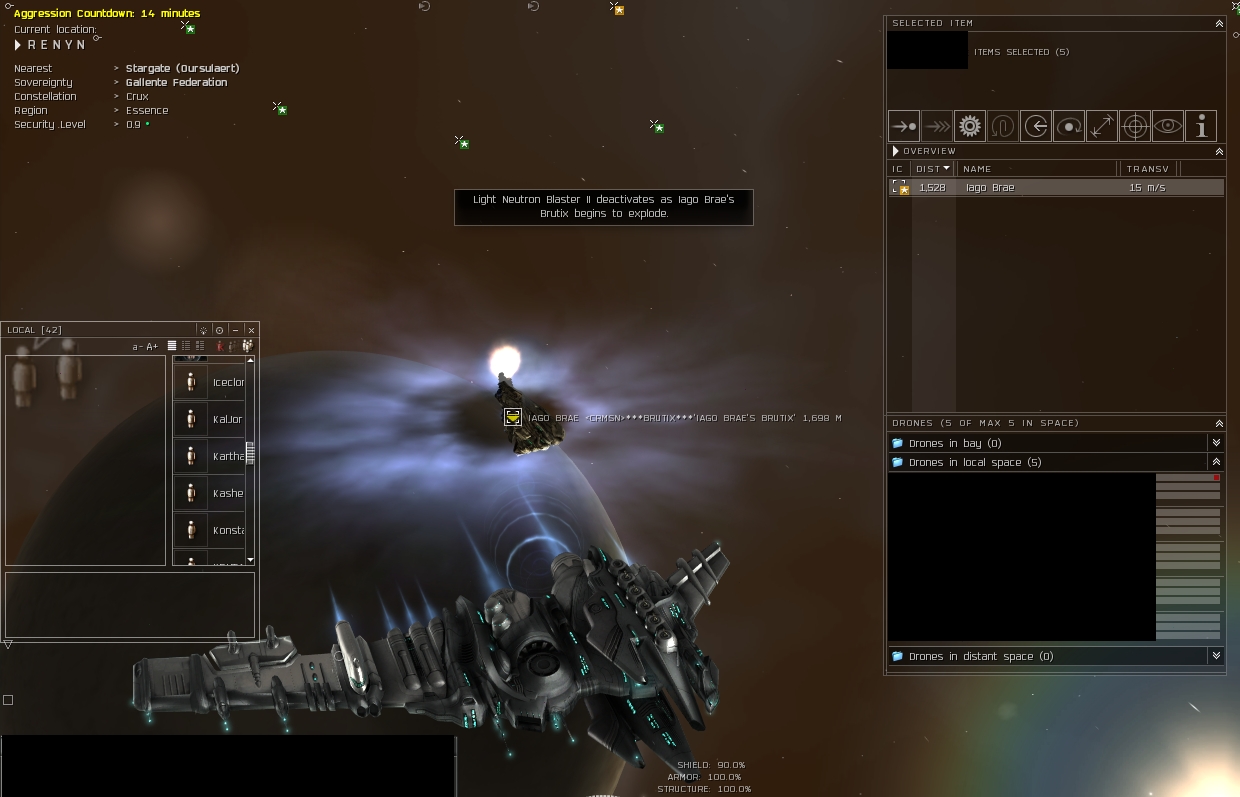The image size is (1240, 797).
Task: Close the Local chat window
Action: [251, 330]
